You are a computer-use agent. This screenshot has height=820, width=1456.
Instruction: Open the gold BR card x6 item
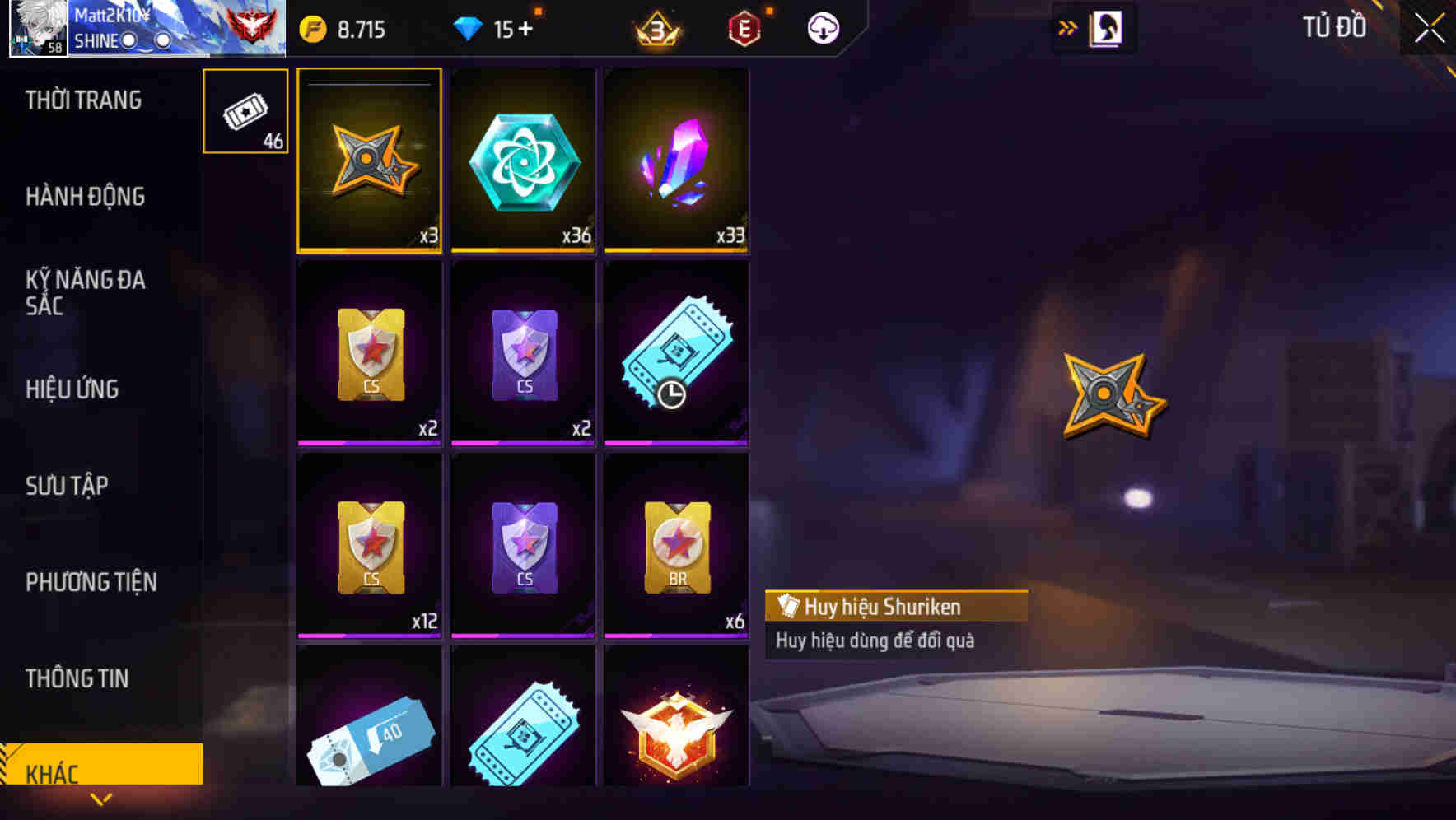click(x=676, y=543)
